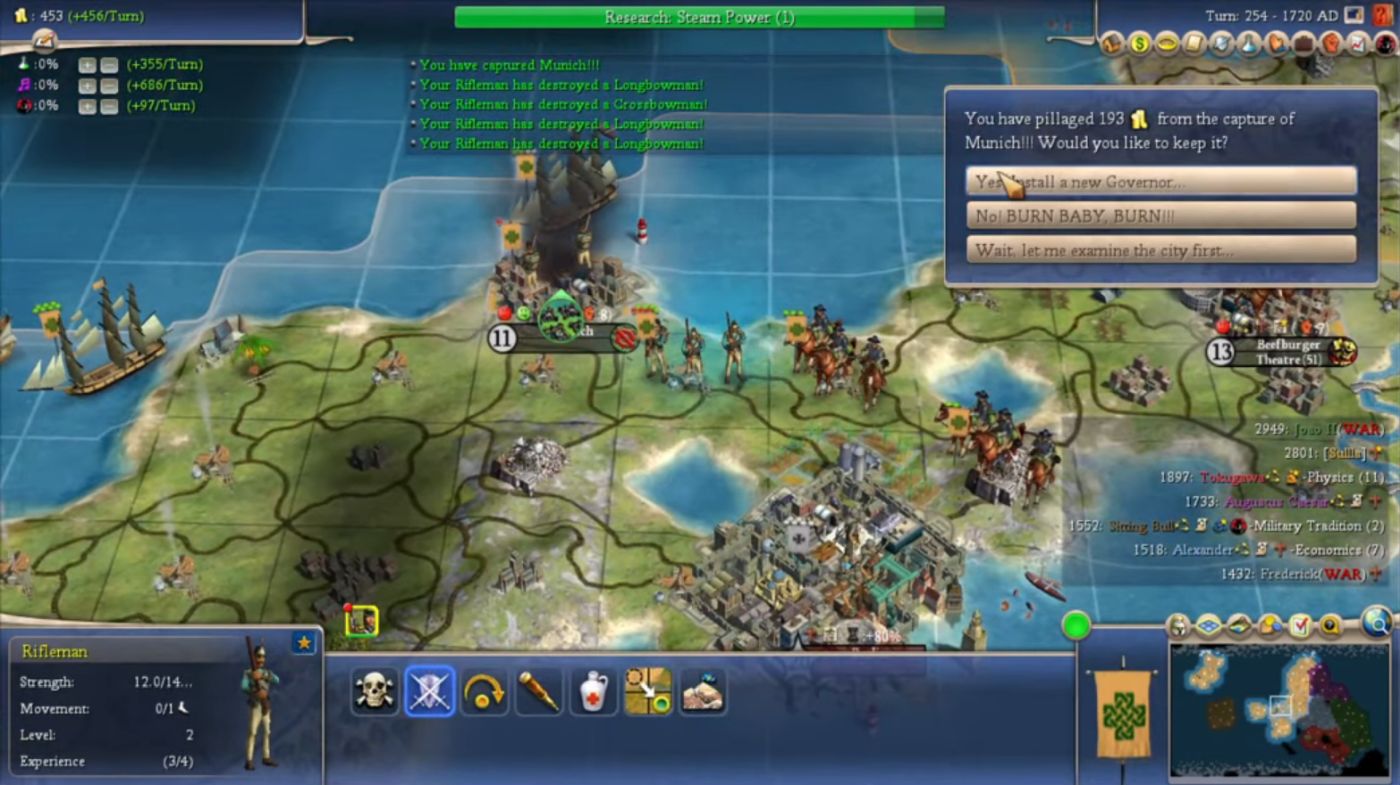The width and height of the screenshot is (1400, 785).
Task: Activate the spyglass sentry action
Action: (x=538, y=691)
